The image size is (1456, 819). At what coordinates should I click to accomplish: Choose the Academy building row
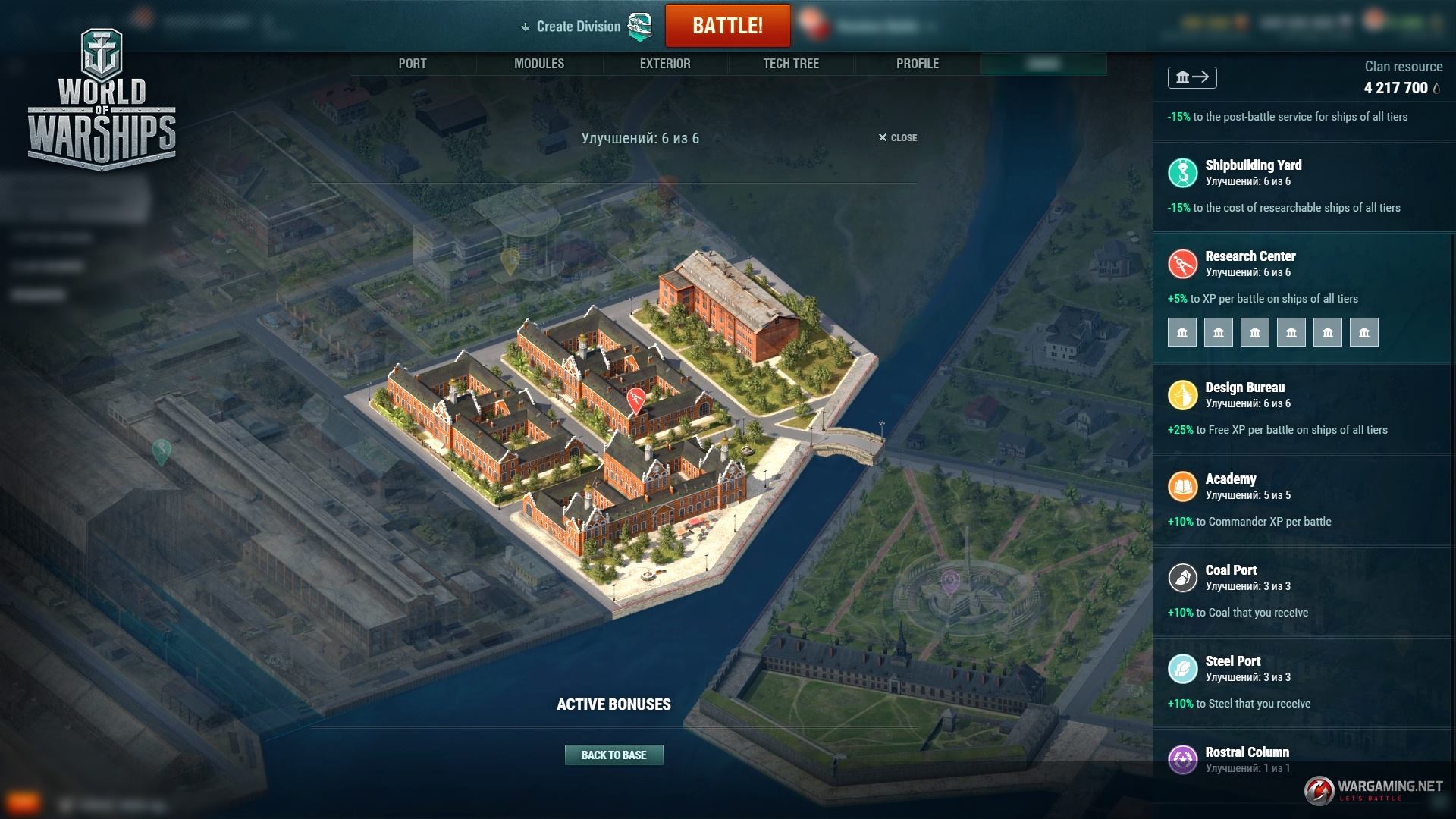(x=1230, y=479)
